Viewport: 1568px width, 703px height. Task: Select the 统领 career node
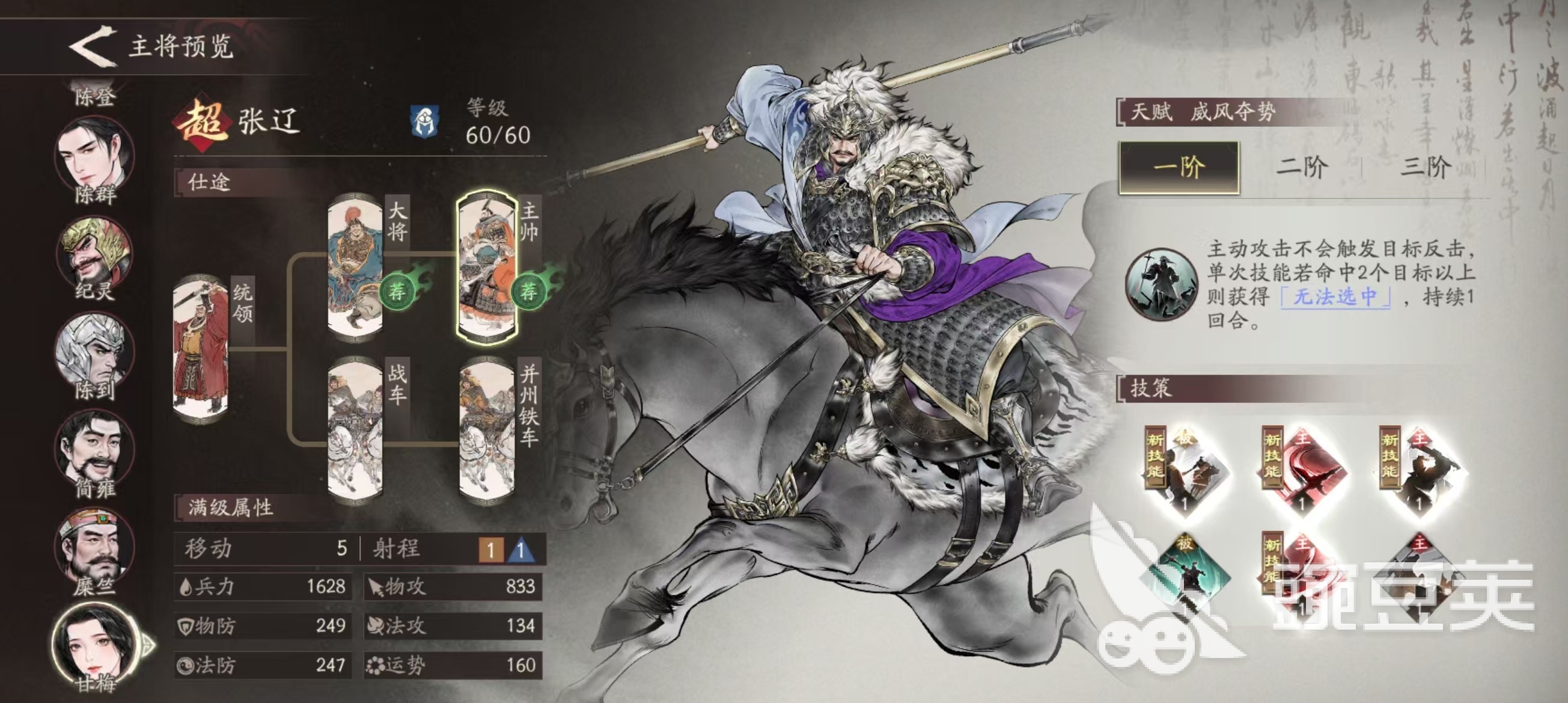tap(201, 349)
